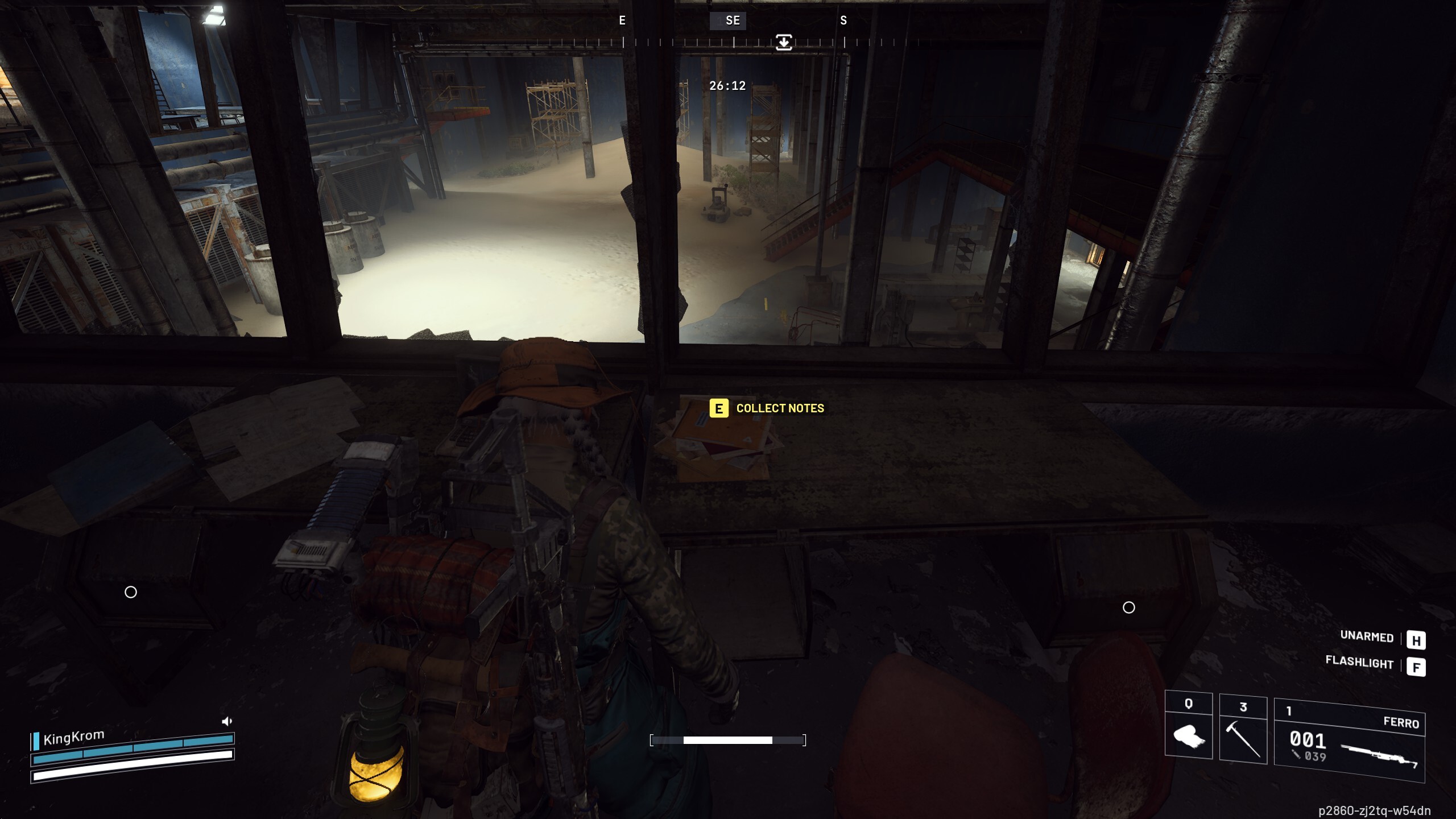The width and height of the screenshot is (1456, 819).
Task: Click the waypoint marker below the compass
Action: 784,42
